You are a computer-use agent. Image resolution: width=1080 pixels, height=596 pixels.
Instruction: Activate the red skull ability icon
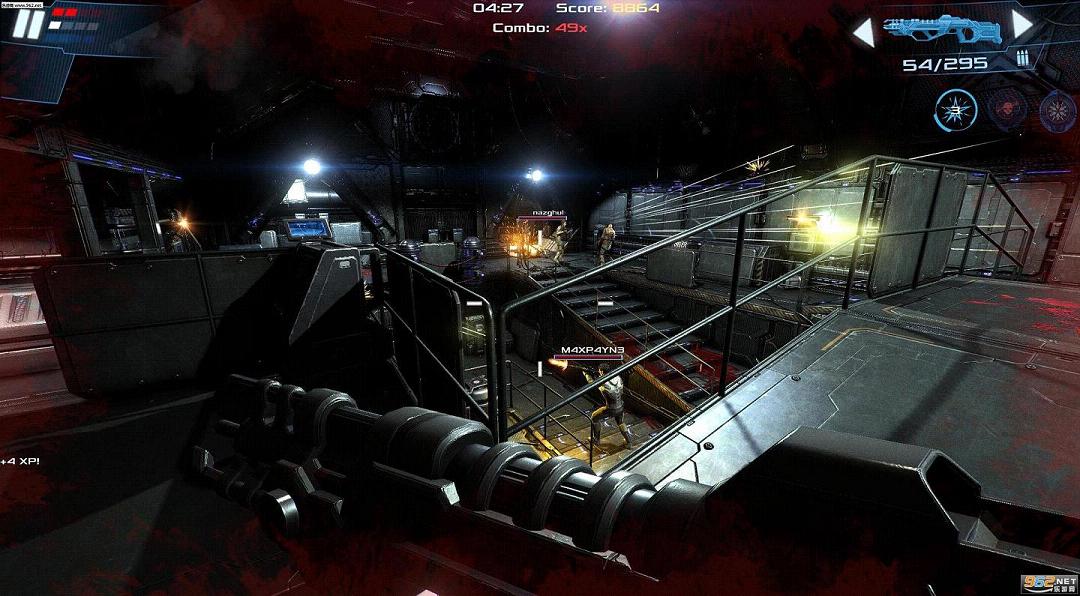(1005, 109)
